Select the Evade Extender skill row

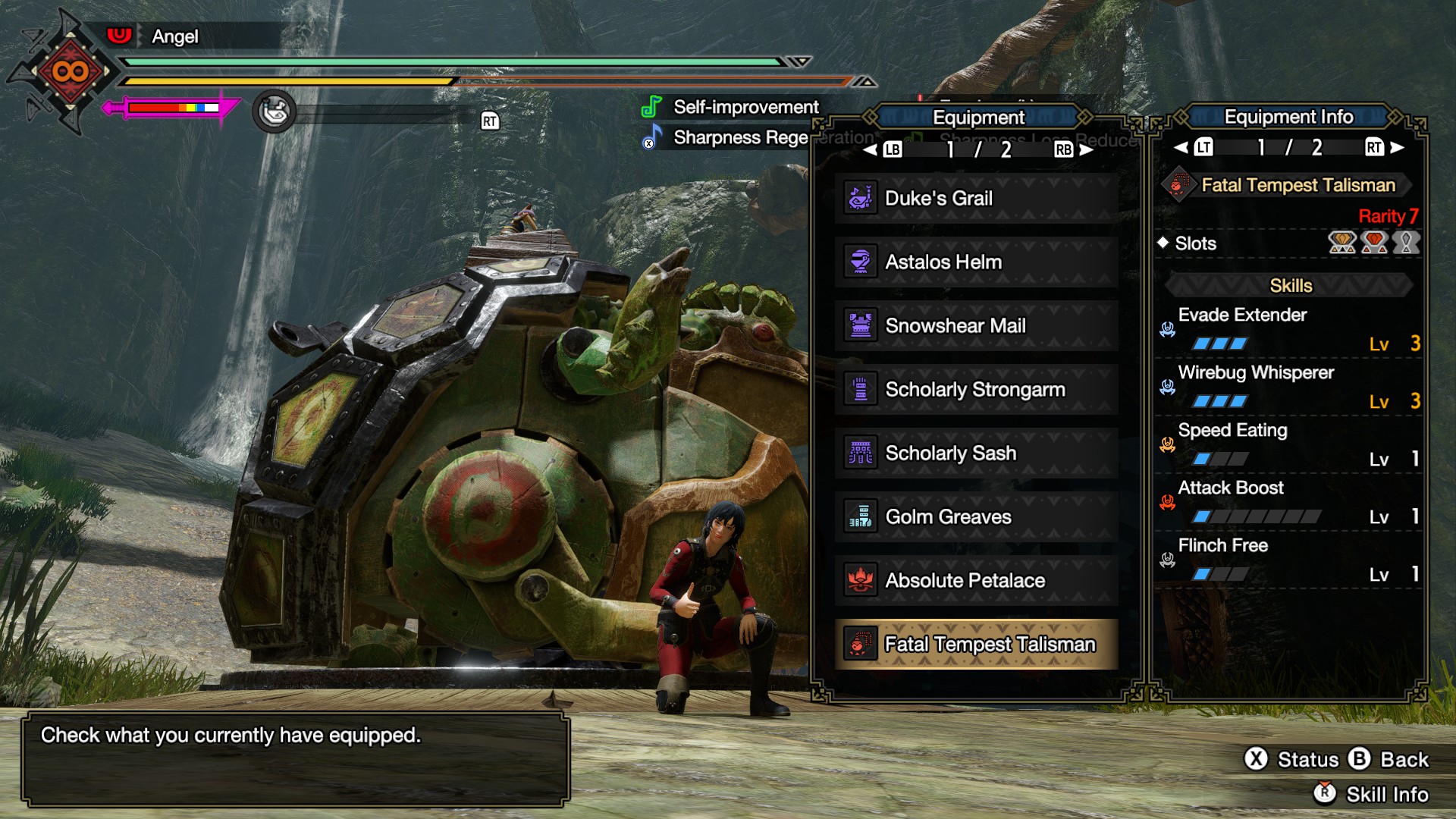pos(1289,329)
